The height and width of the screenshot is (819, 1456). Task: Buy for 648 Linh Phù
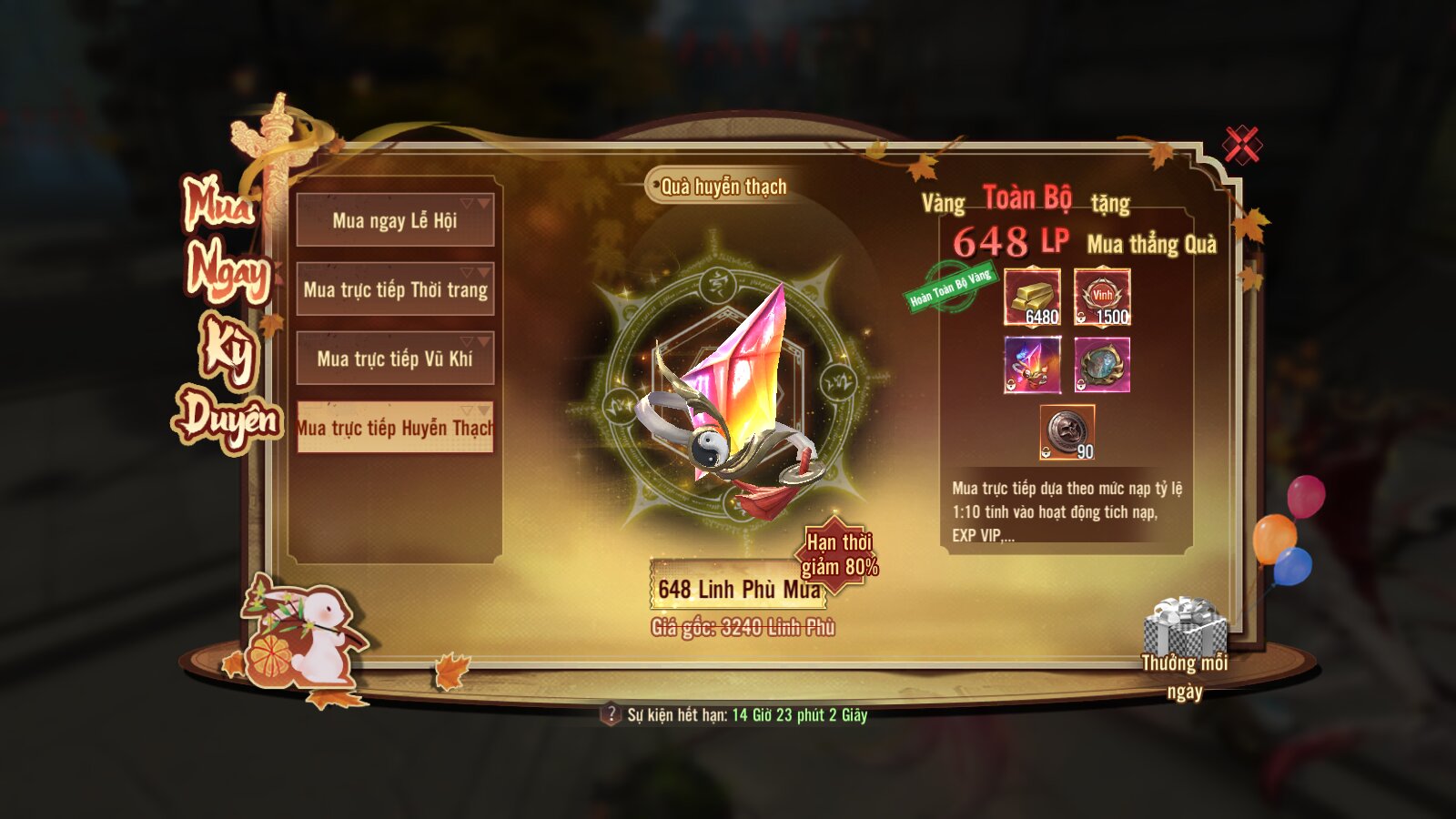(738, 590)
